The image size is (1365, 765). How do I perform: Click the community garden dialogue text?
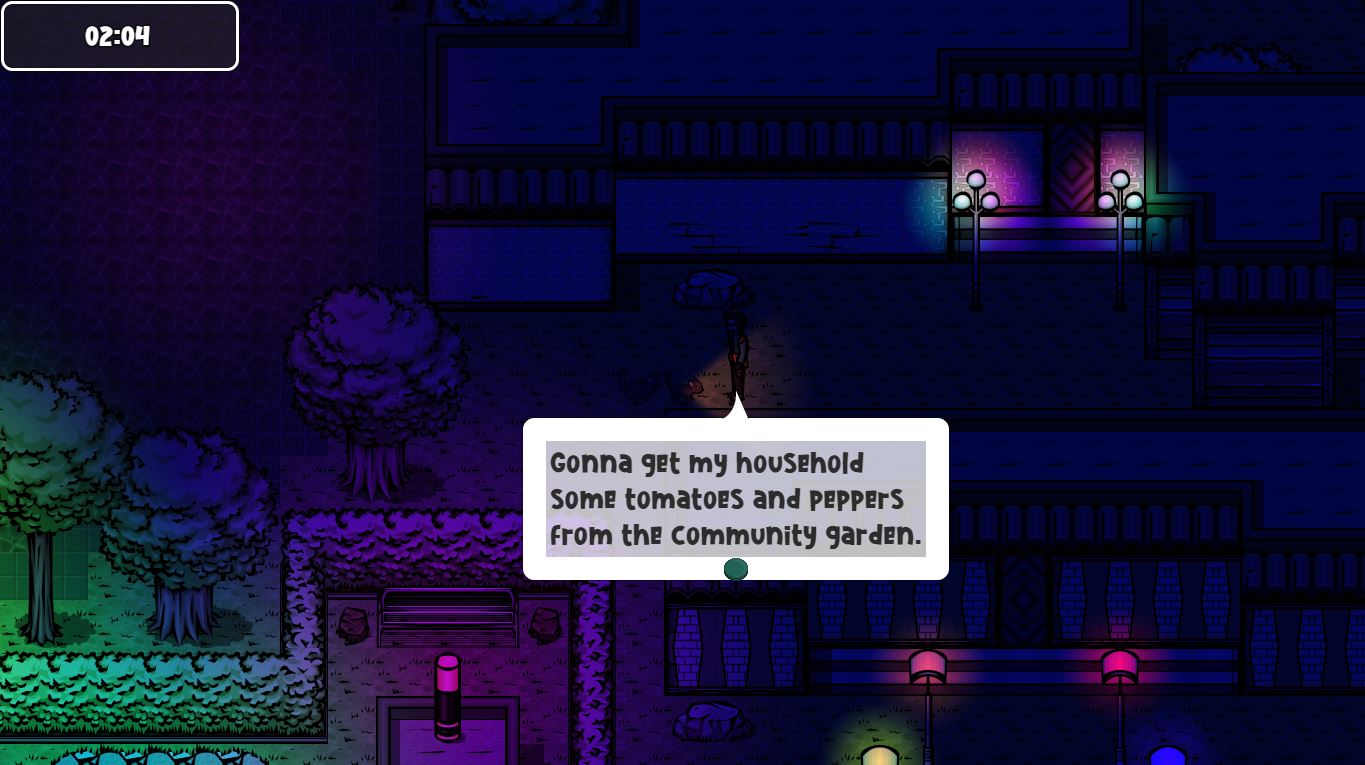coord(735,498)
